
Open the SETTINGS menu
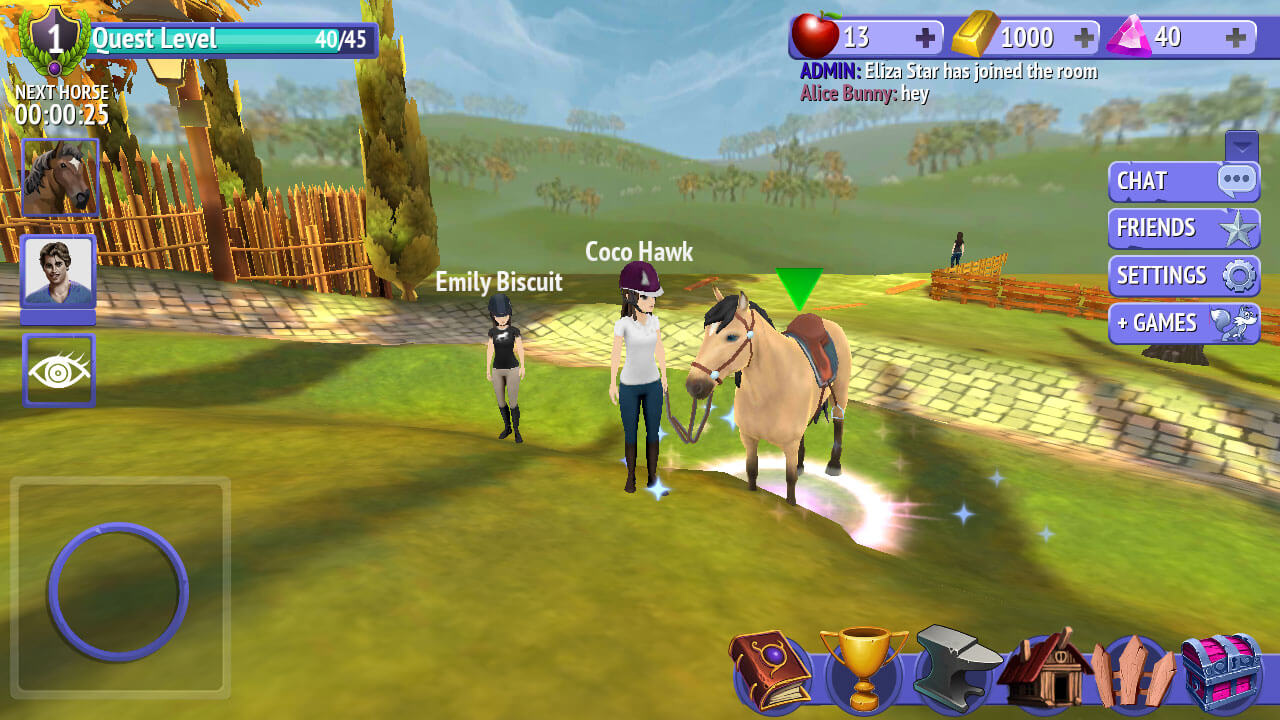1183,275
